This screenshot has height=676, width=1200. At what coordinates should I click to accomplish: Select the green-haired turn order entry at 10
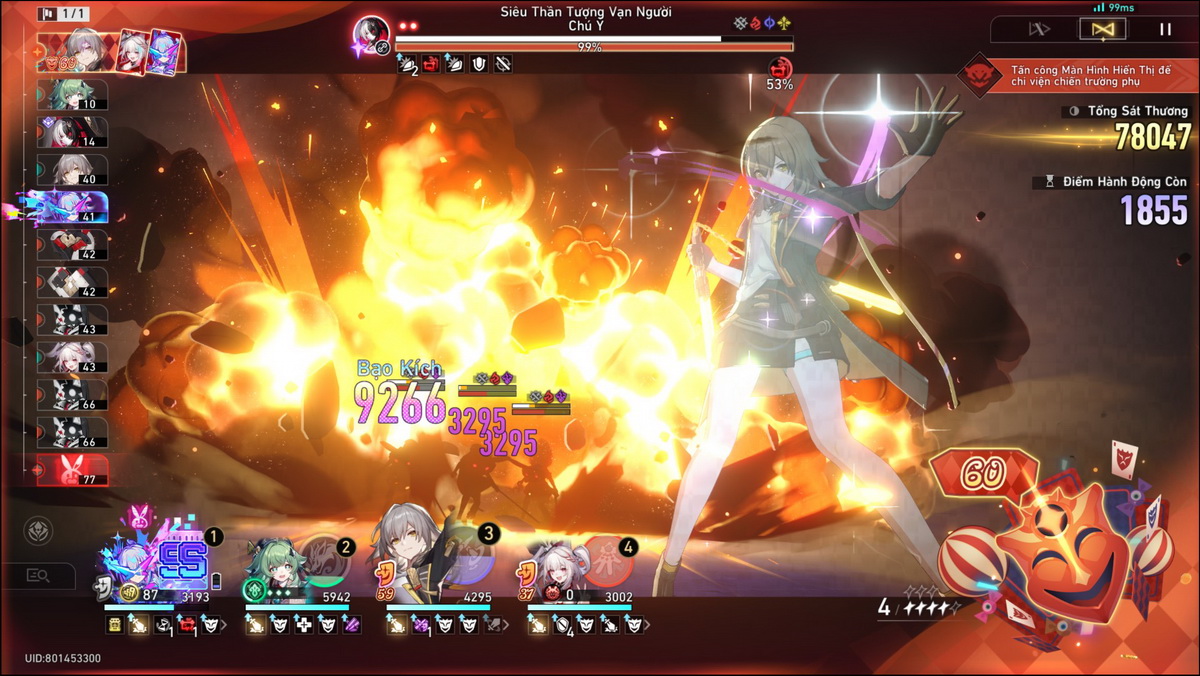click(72, 95)
